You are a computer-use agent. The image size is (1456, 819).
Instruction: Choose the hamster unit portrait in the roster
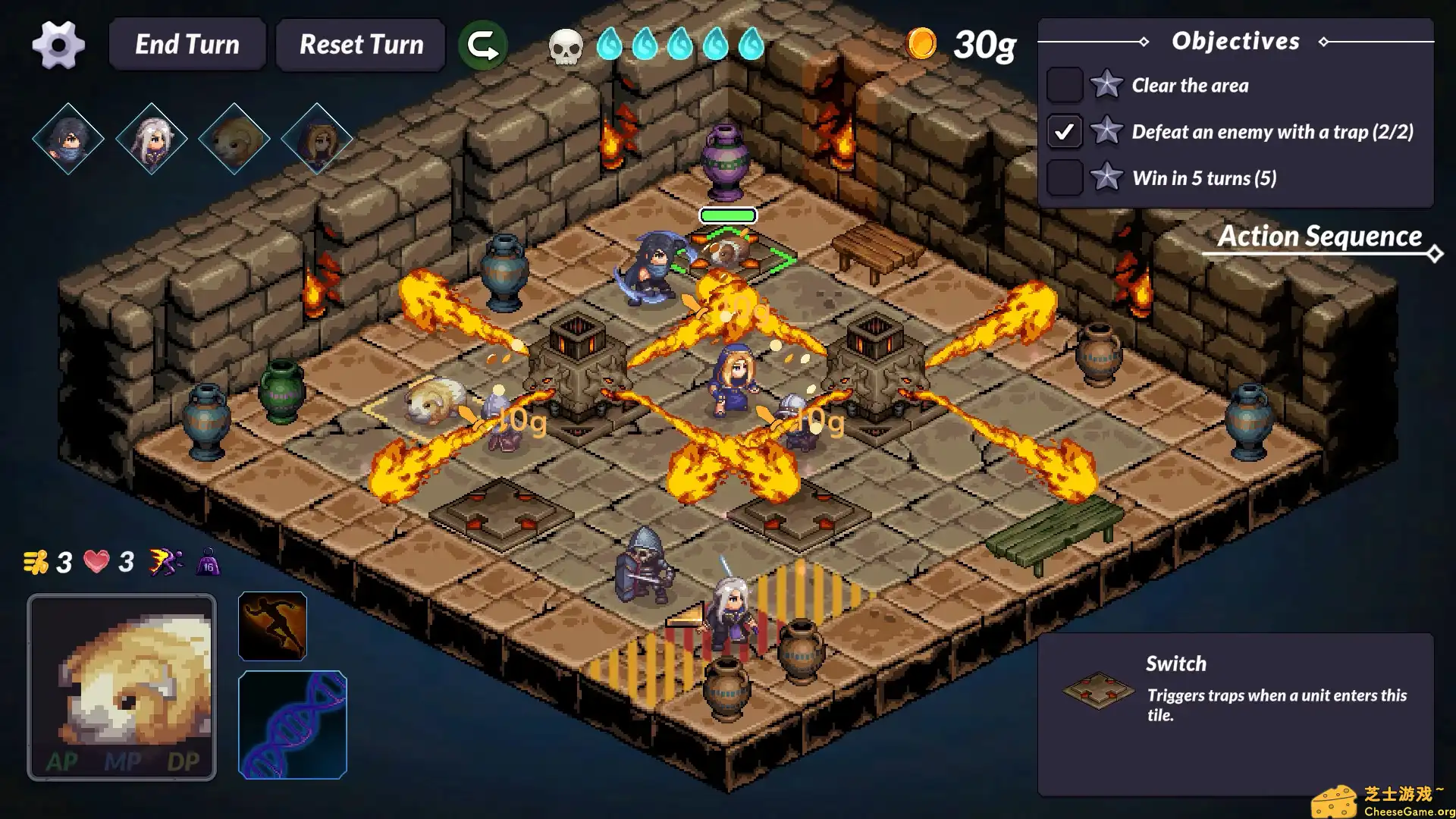[x=234, y=139]
